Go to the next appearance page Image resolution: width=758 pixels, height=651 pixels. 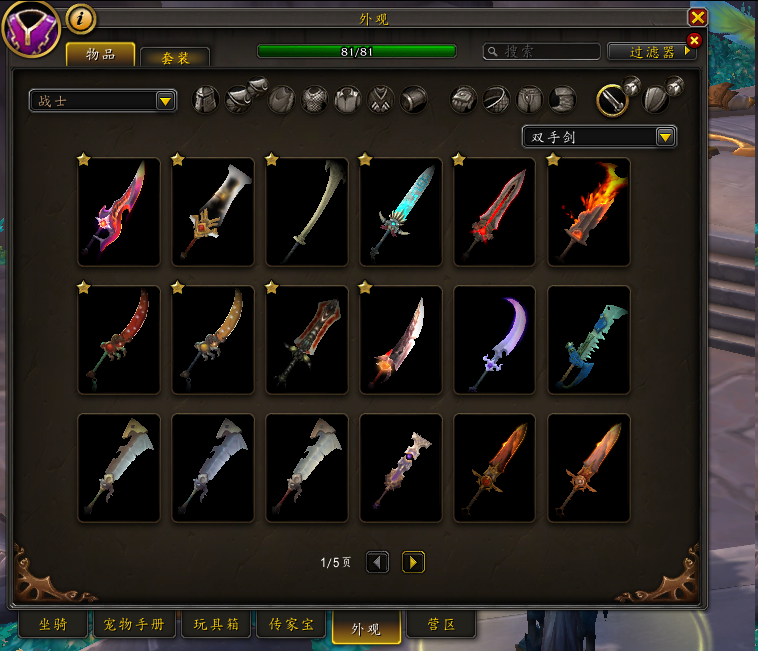[413, 562]
